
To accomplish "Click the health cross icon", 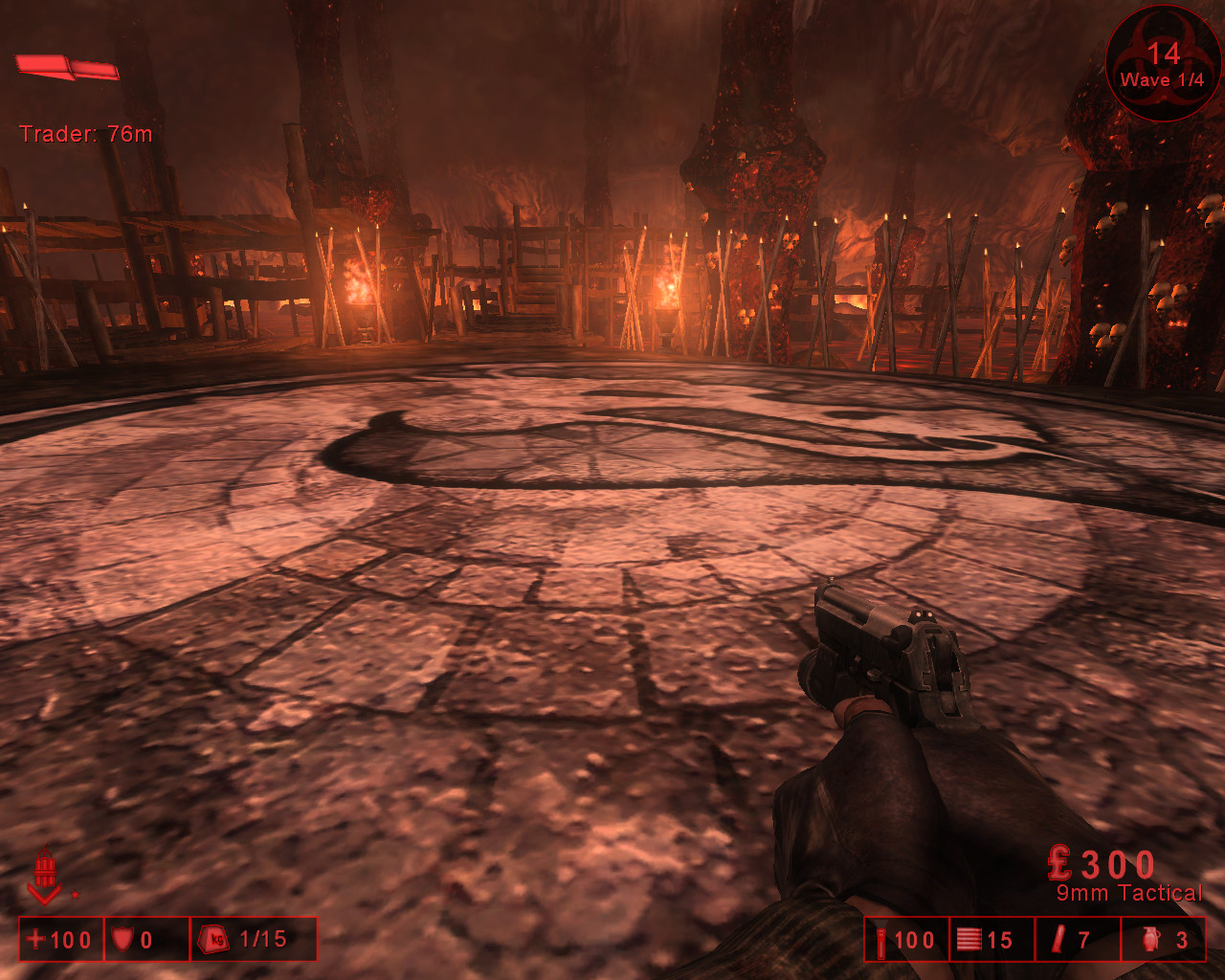I will [36, 940].
